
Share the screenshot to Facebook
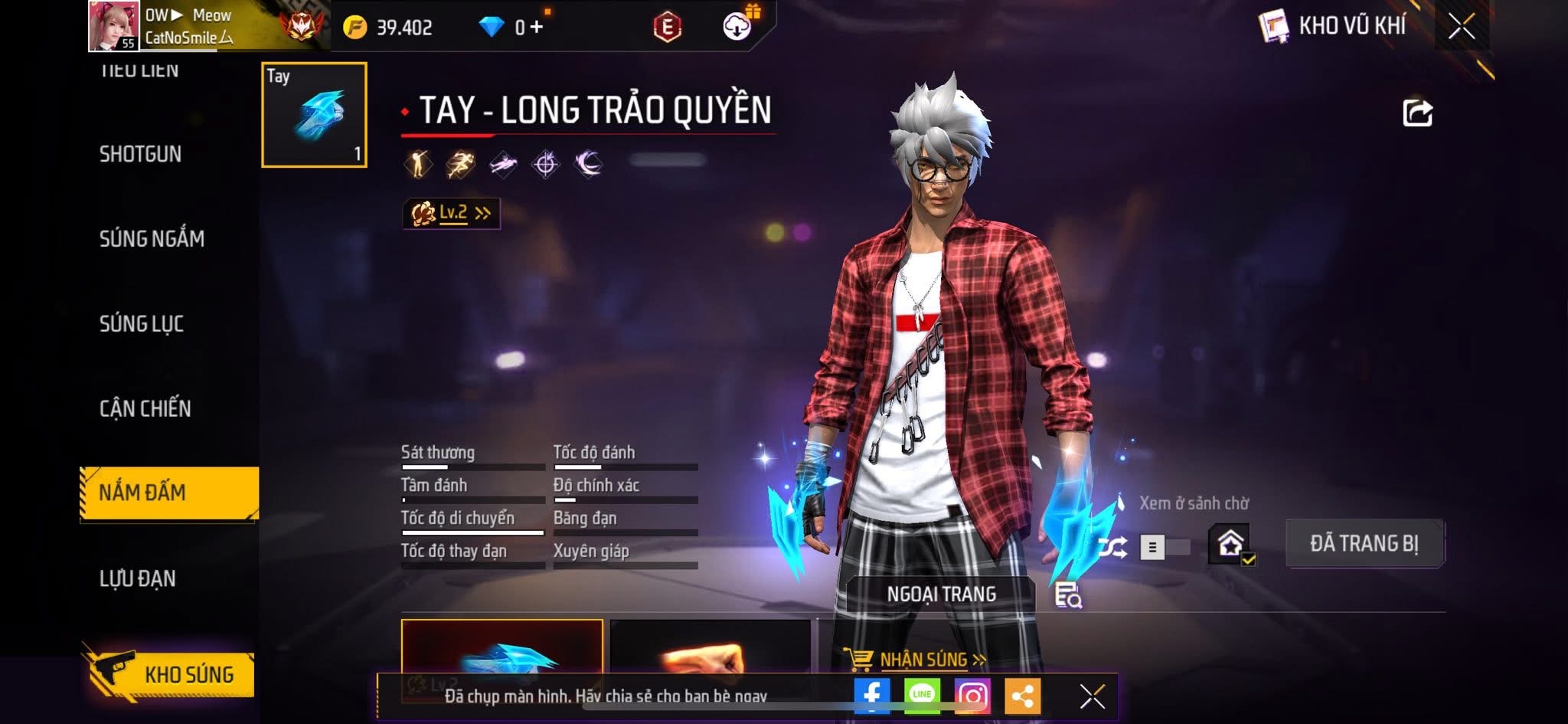(x=872, y=696)
